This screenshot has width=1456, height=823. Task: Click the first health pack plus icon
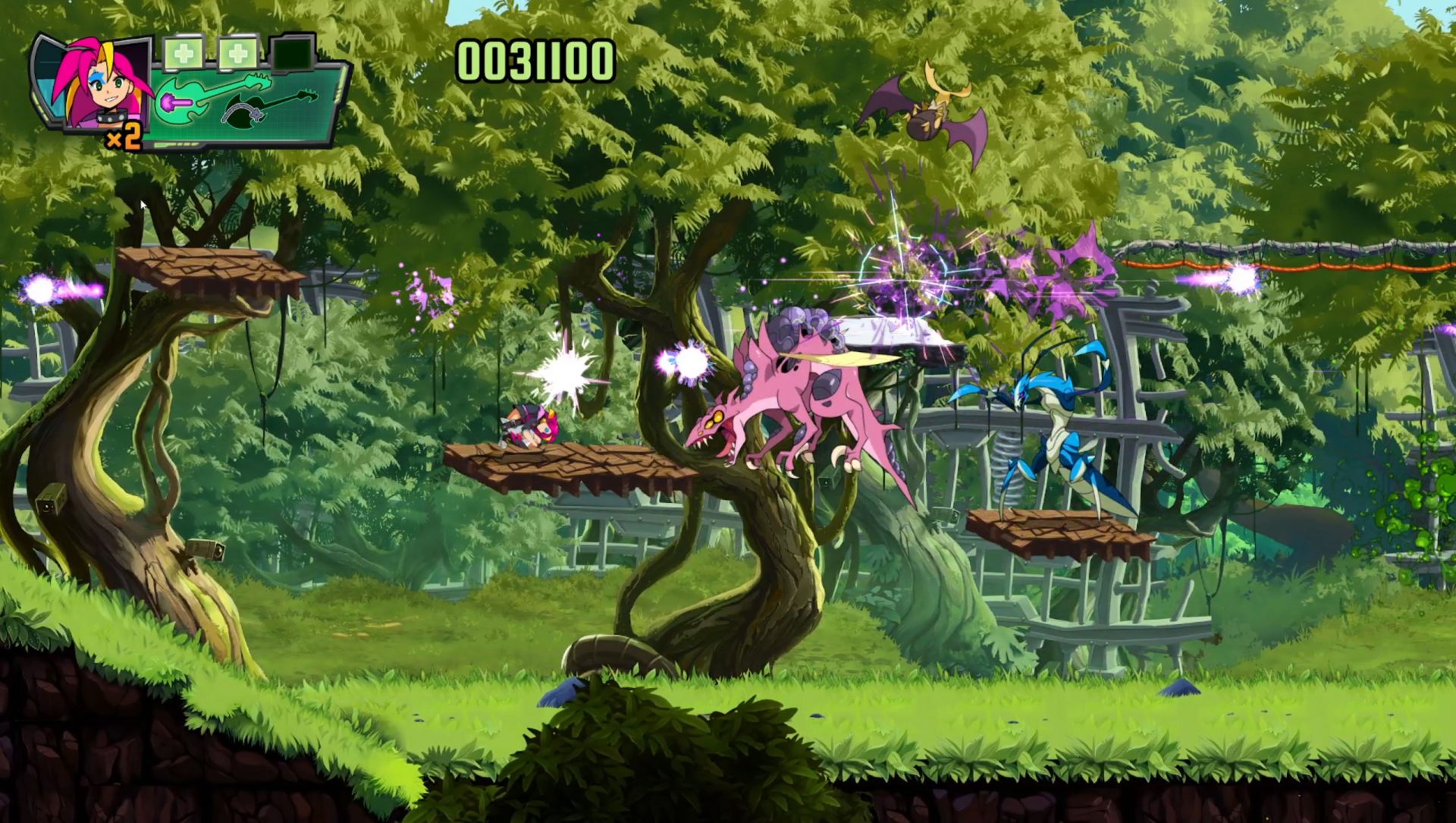coord(184,52)
